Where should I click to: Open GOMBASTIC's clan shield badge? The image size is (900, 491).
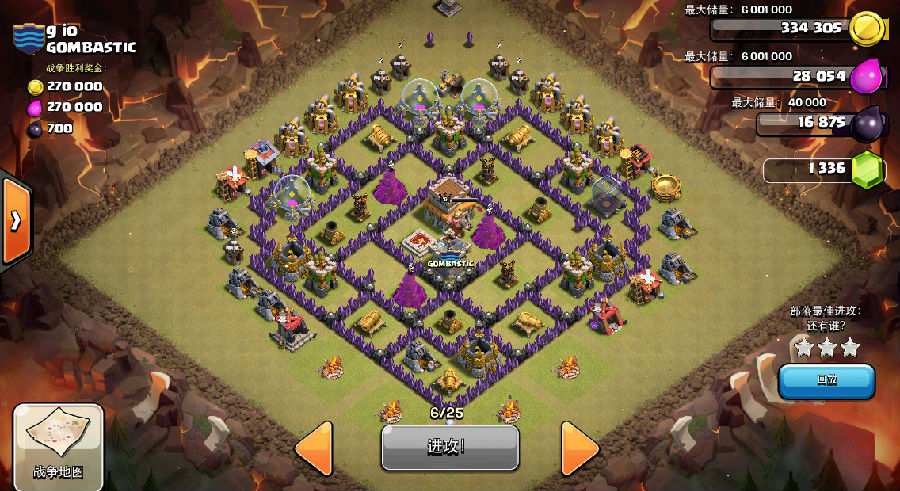click(x=28, y=38)
